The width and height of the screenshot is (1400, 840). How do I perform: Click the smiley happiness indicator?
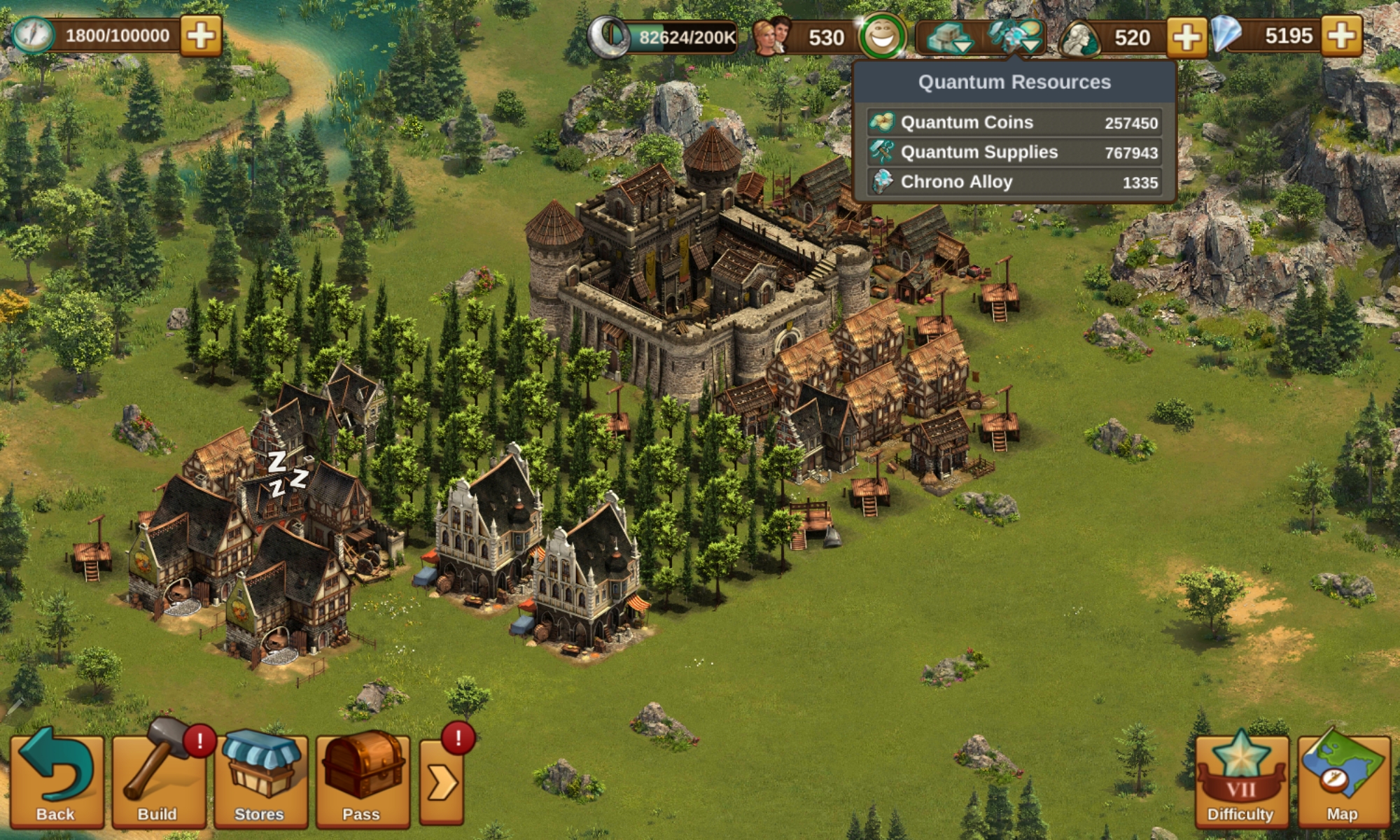tap(882, 36)
